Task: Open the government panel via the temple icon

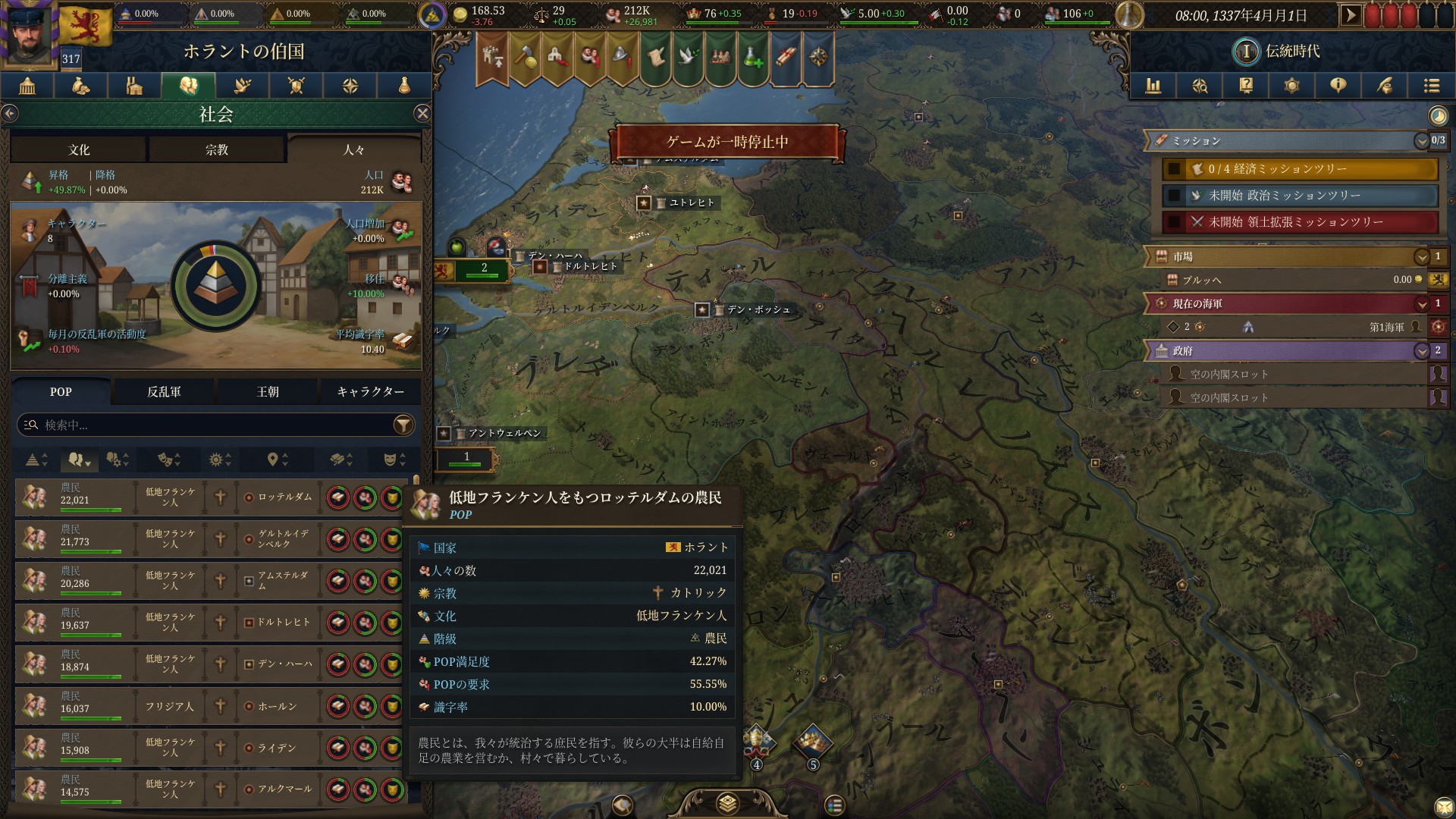Action: coord(27,86)
